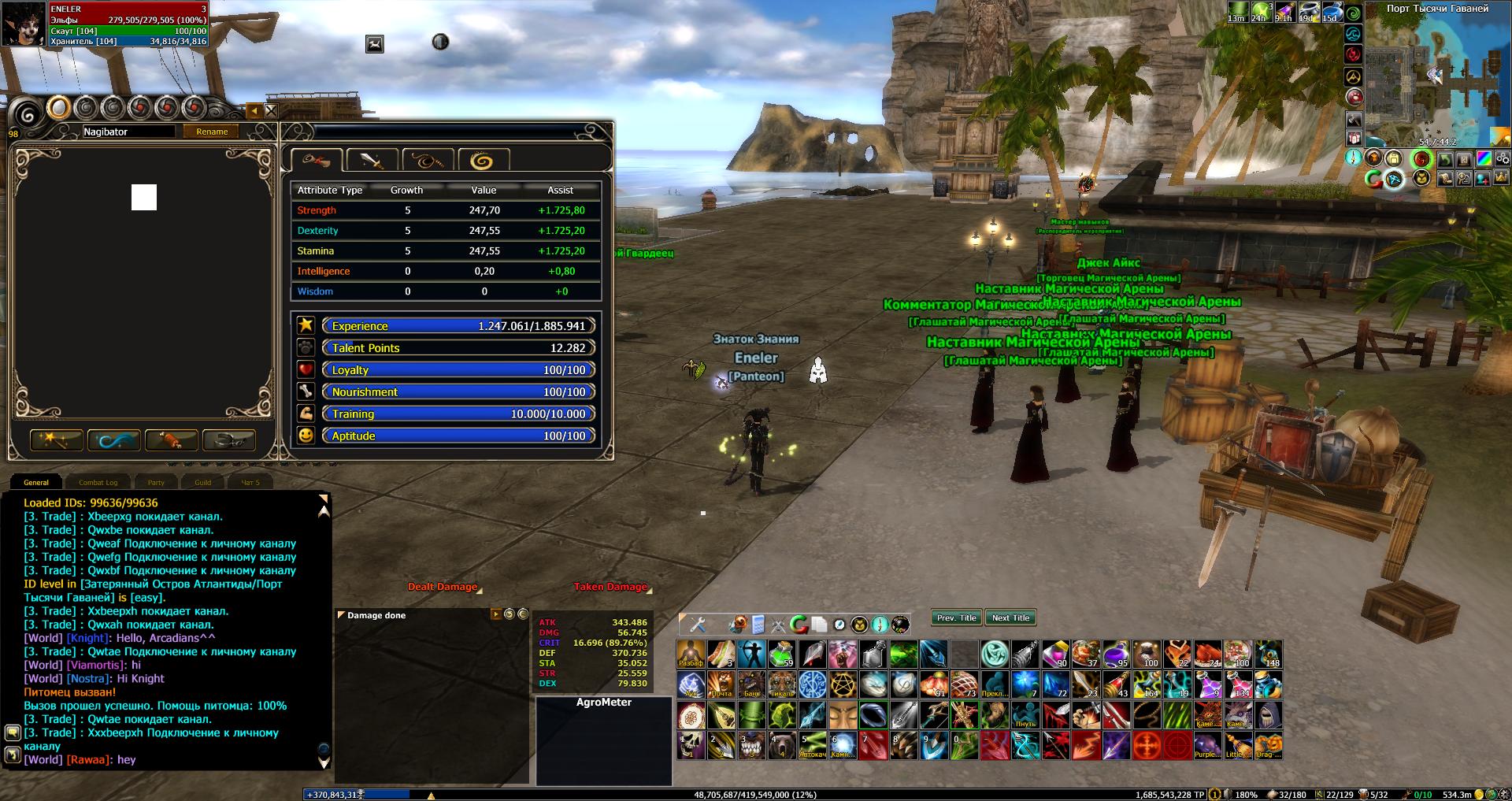Click the magic wand pet action button
Image resolution: width=1512 pixels, height=801 pixels.
57,439
